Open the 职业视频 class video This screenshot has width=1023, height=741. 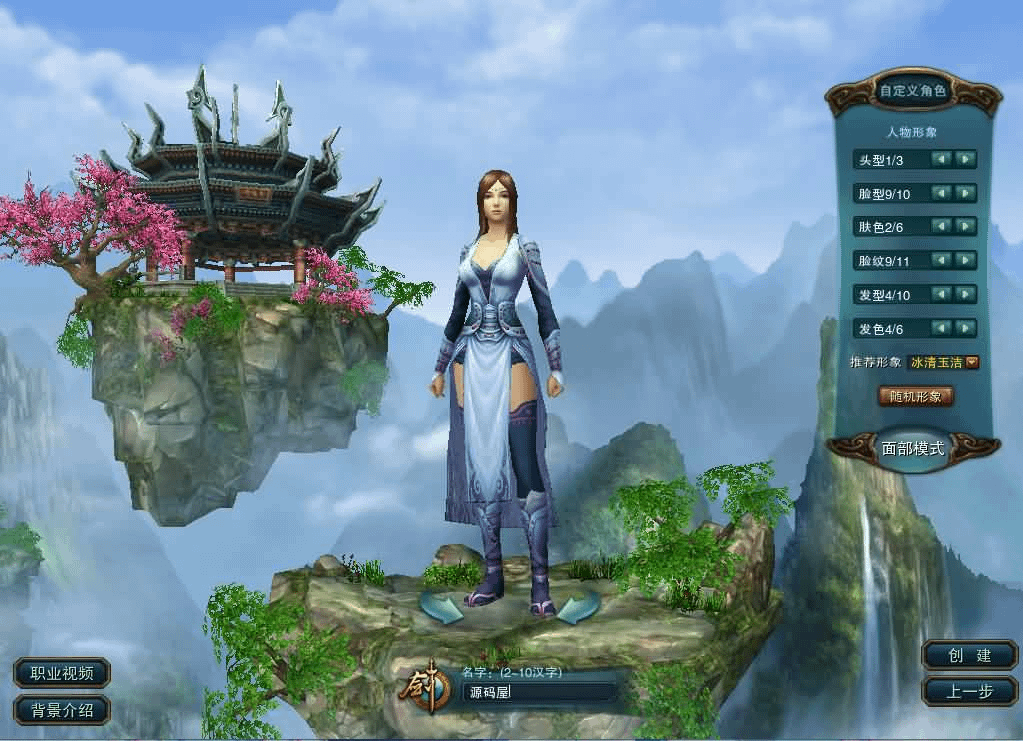[x=62, y=673]
